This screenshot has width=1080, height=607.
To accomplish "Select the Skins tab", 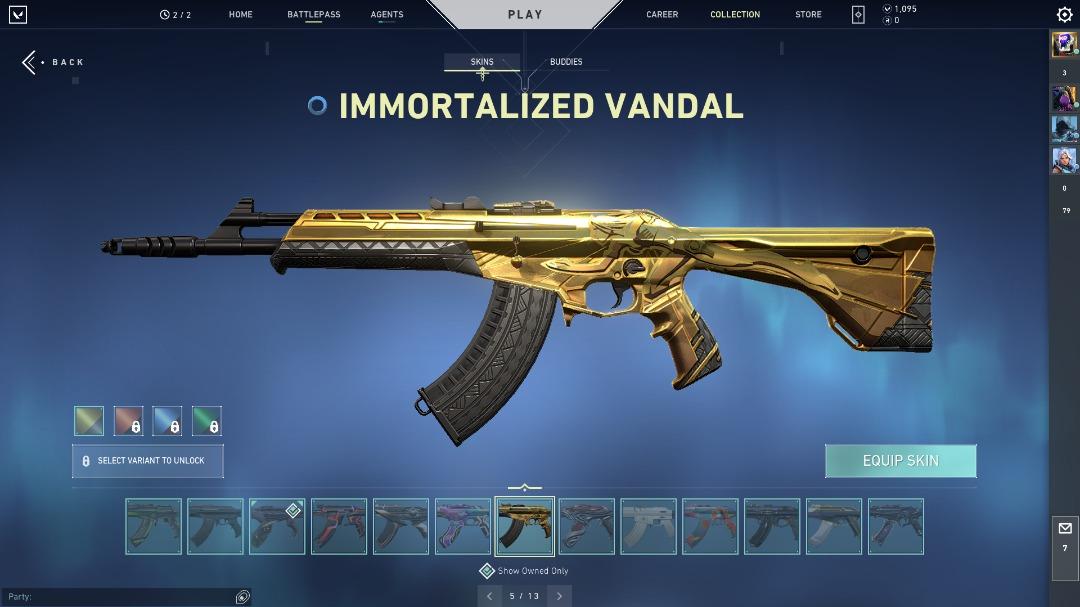I will point(482,62).
